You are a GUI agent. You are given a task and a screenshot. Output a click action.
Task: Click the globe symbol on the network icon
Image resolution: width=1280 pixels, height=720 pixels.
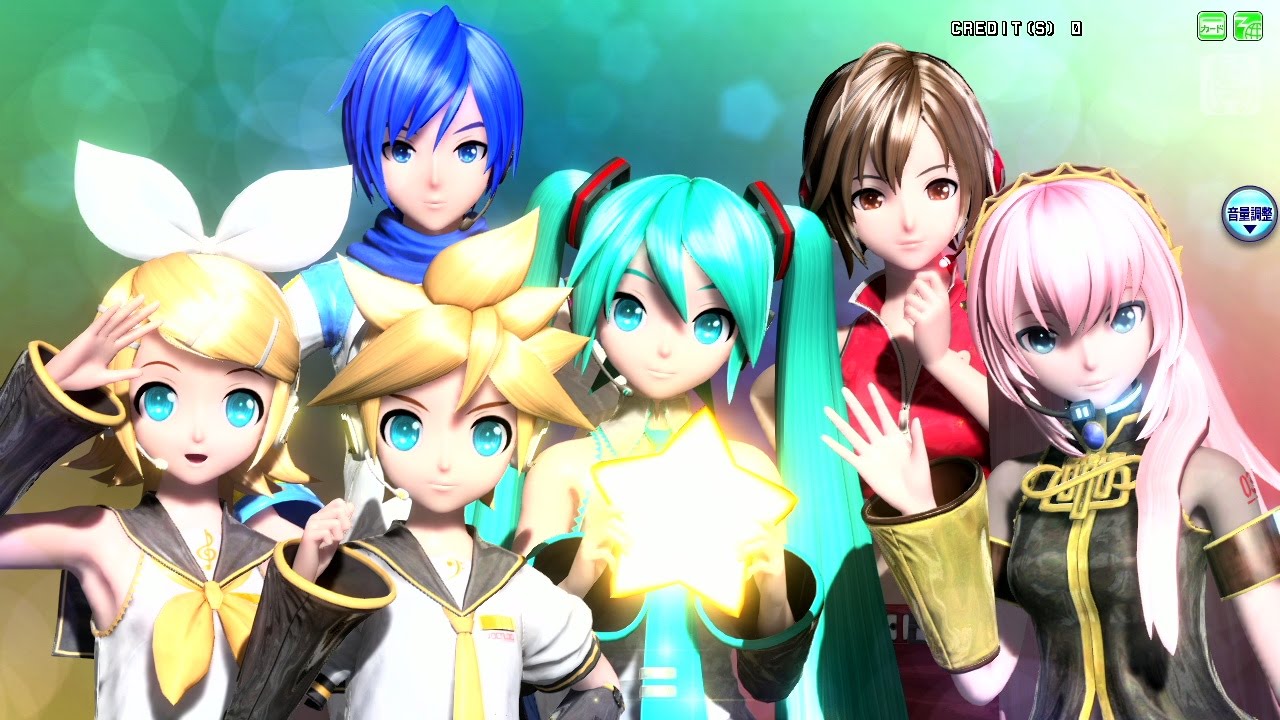point(1253,30)
